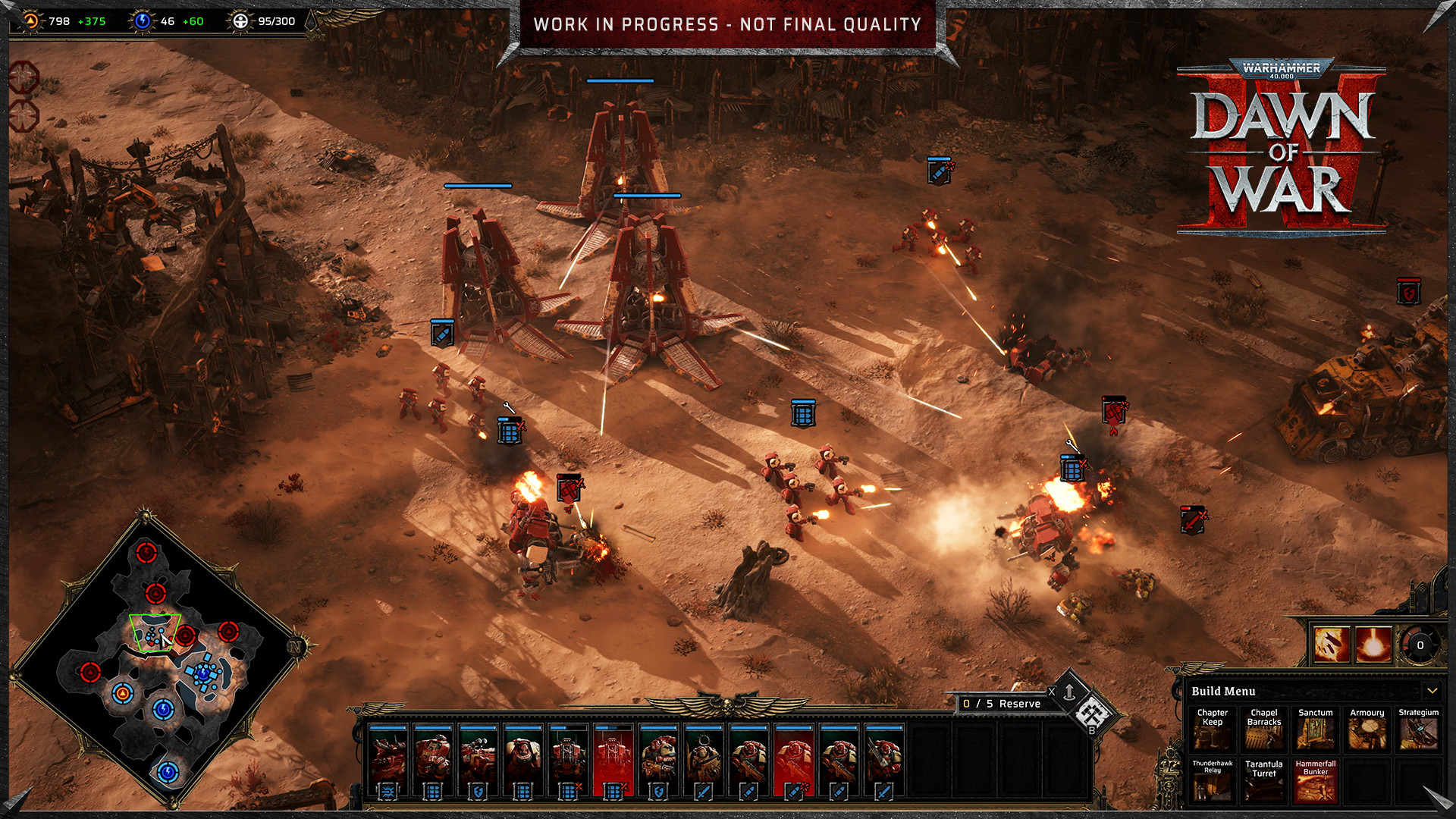Queue the Hammerfall Bunker construction
Image resolution: width=1456 pixels, height=819 pixels.
1317,782
